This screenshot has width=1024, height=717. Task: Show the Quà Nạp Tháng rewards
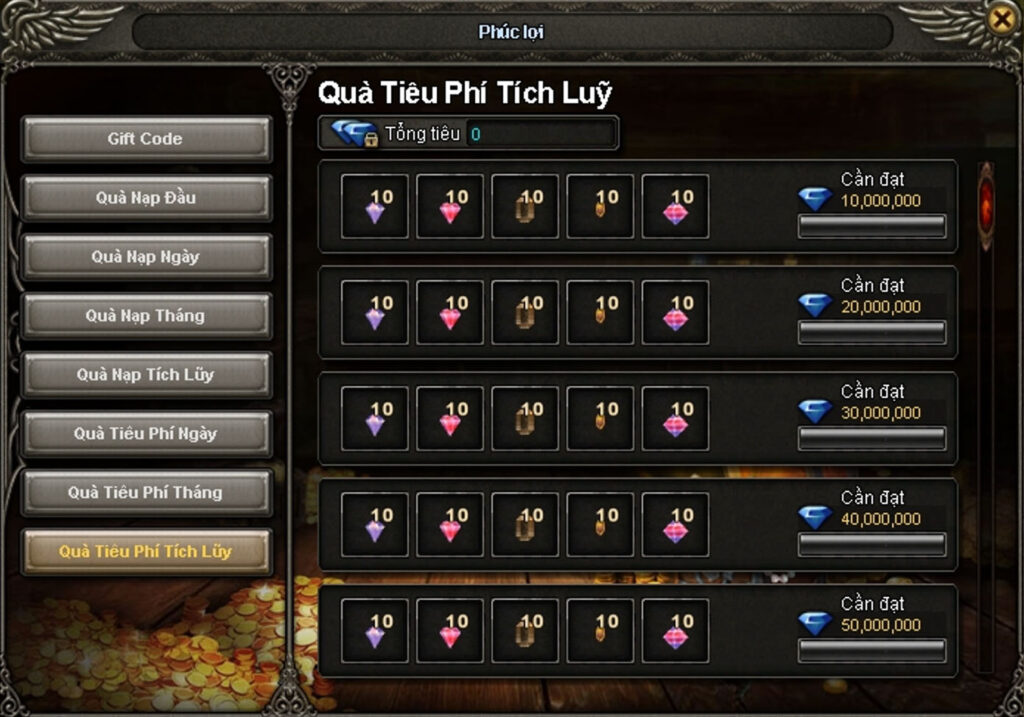pyautogui.click(x=146, y=316)
